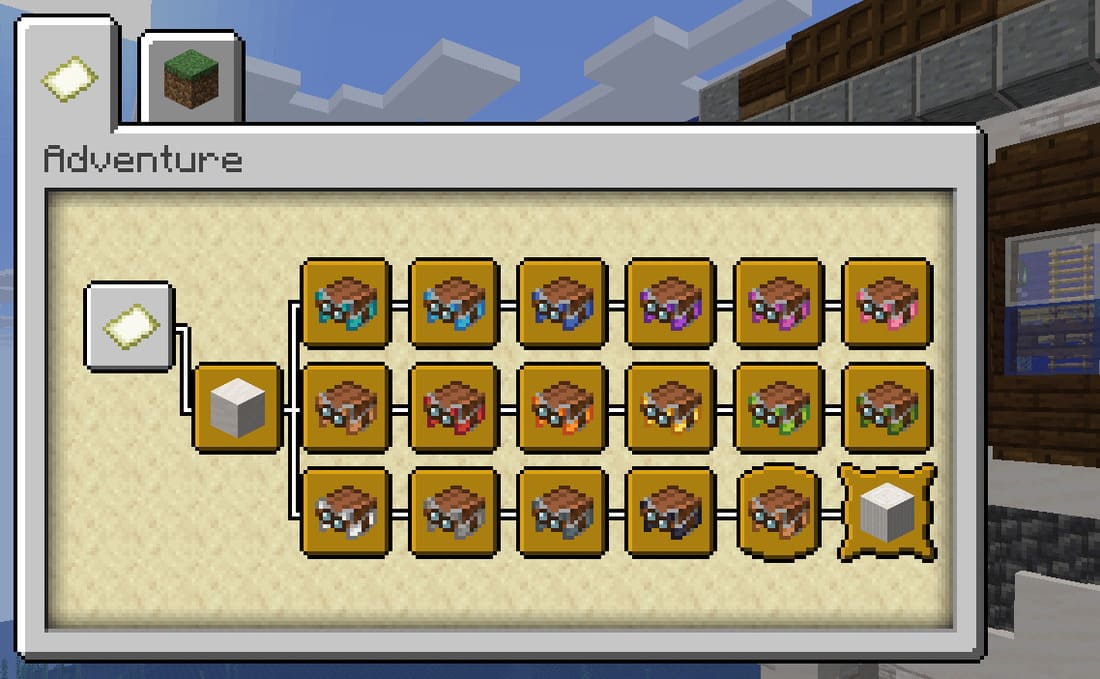Image resolution: width=1100 pixels, height=679 pixels.
Task: Select the lime harness advancement
Action: [778, 408]
